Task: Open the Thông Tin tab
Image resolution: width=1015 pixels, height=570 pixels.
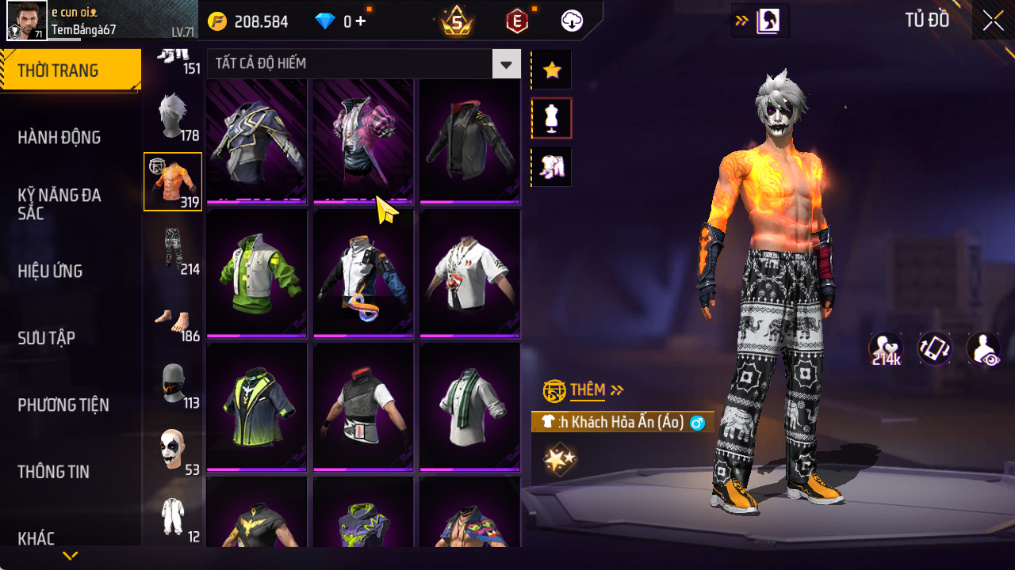Action: click(54, 472)
